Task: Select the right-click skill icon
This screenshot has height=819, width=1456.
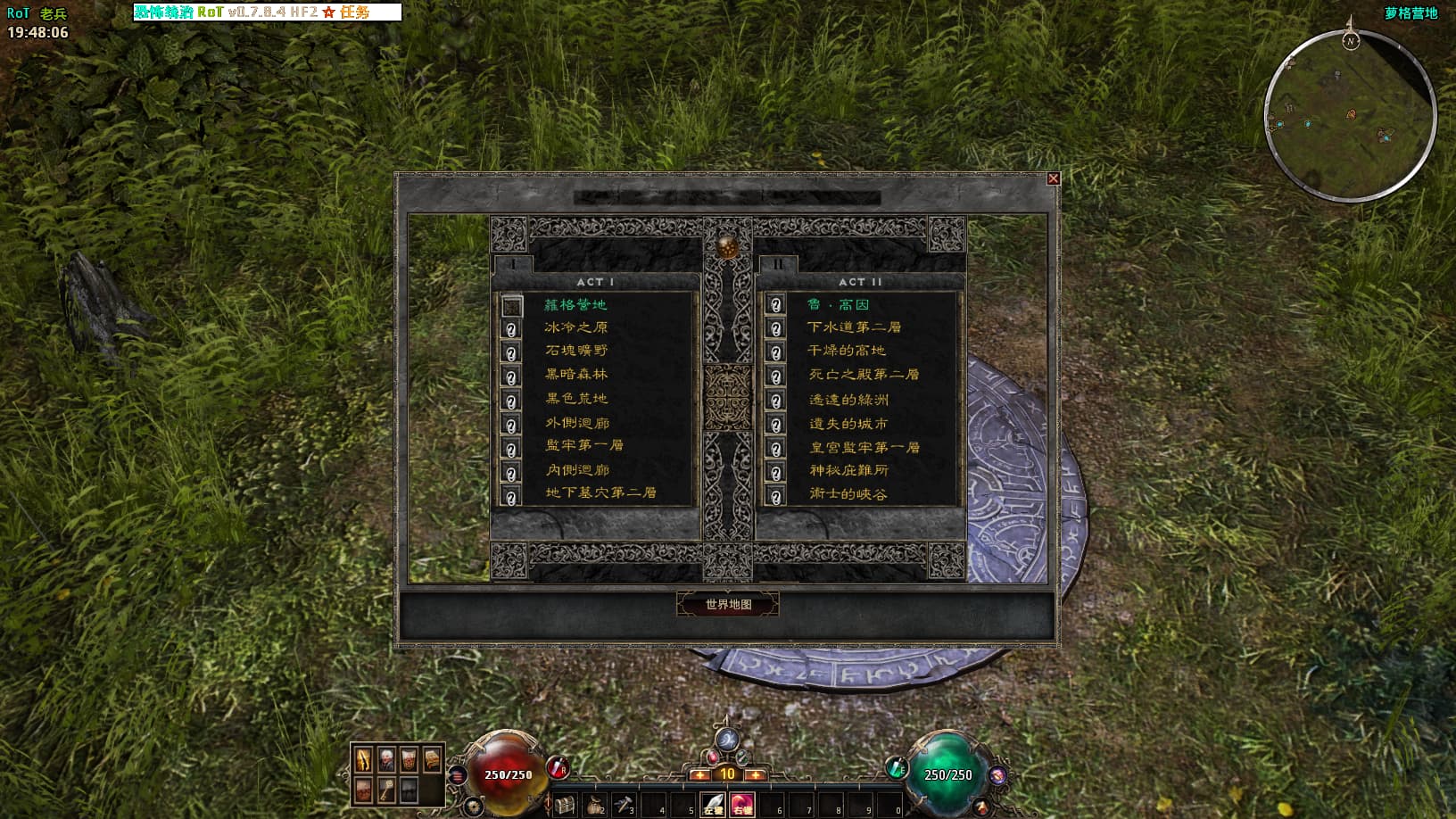Action: tap(741, 805)
